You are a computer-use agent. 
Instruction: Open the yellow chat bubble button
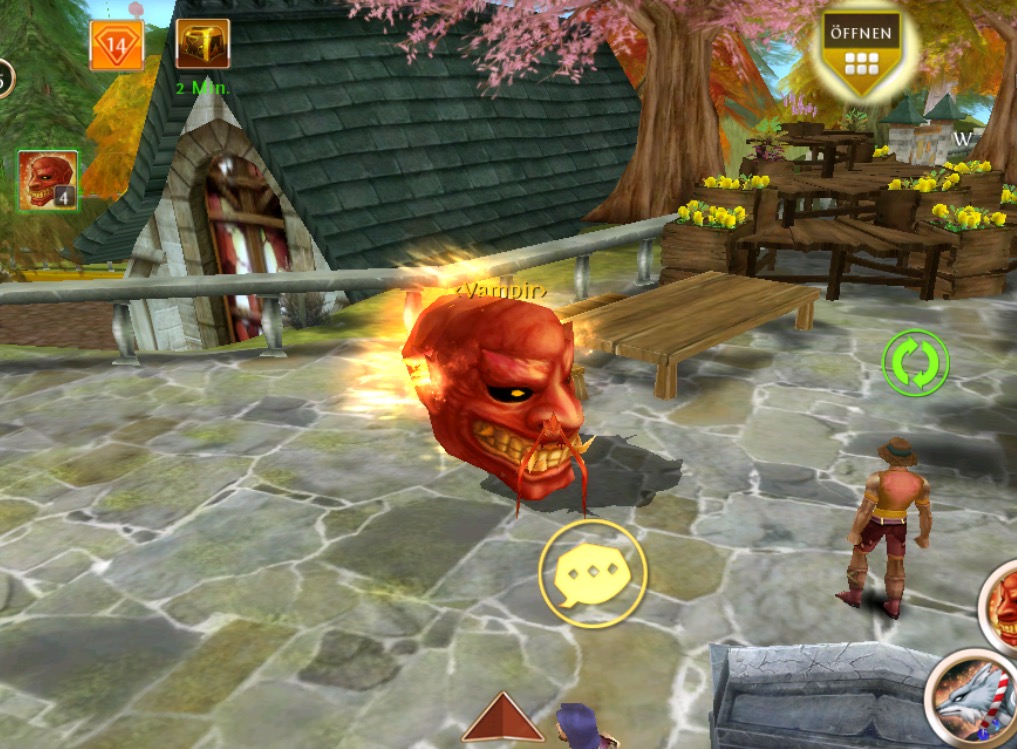click(x=593, y=574)
